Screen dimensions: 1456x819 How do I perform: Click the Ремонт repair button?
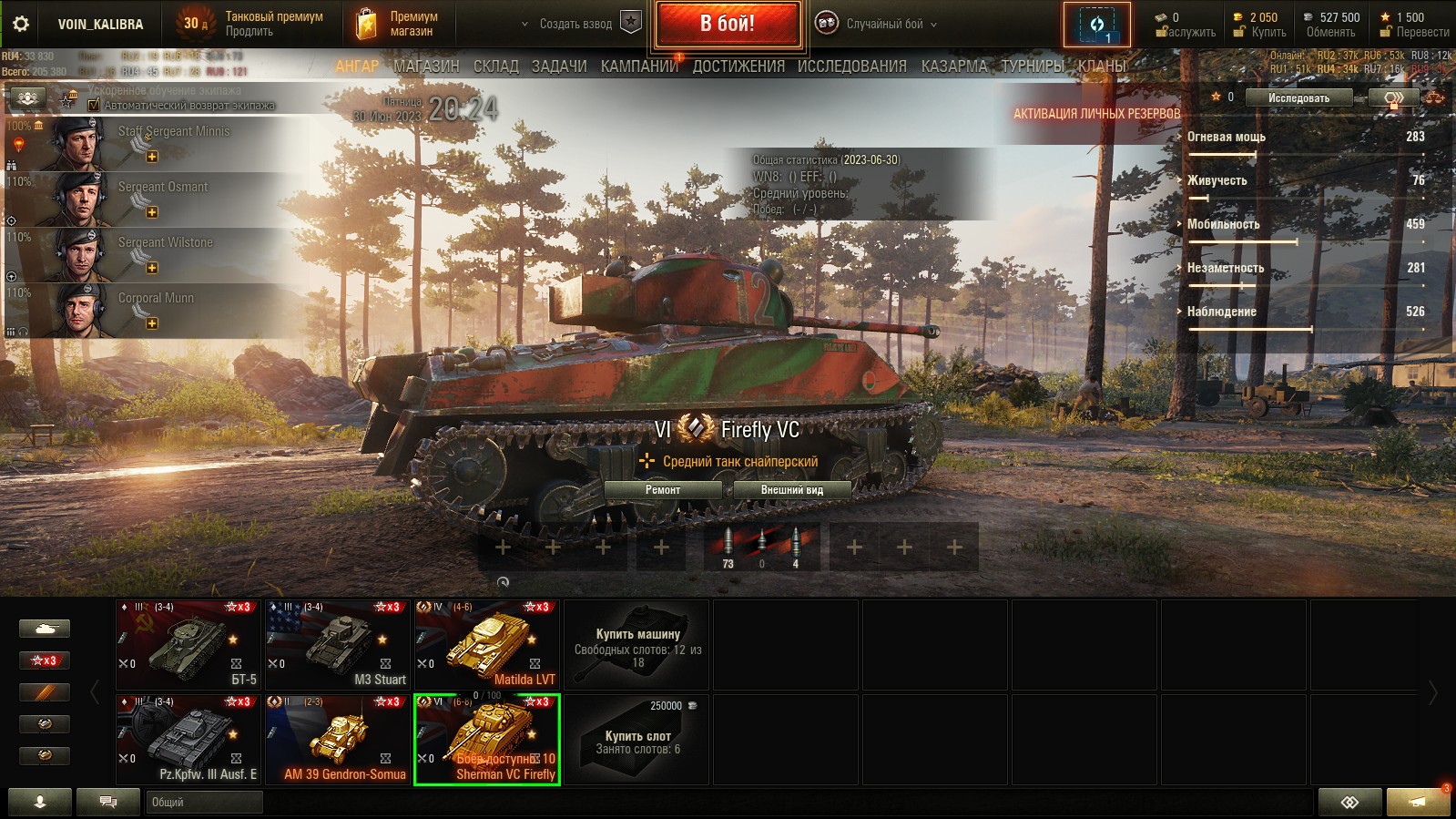point(662,490)
